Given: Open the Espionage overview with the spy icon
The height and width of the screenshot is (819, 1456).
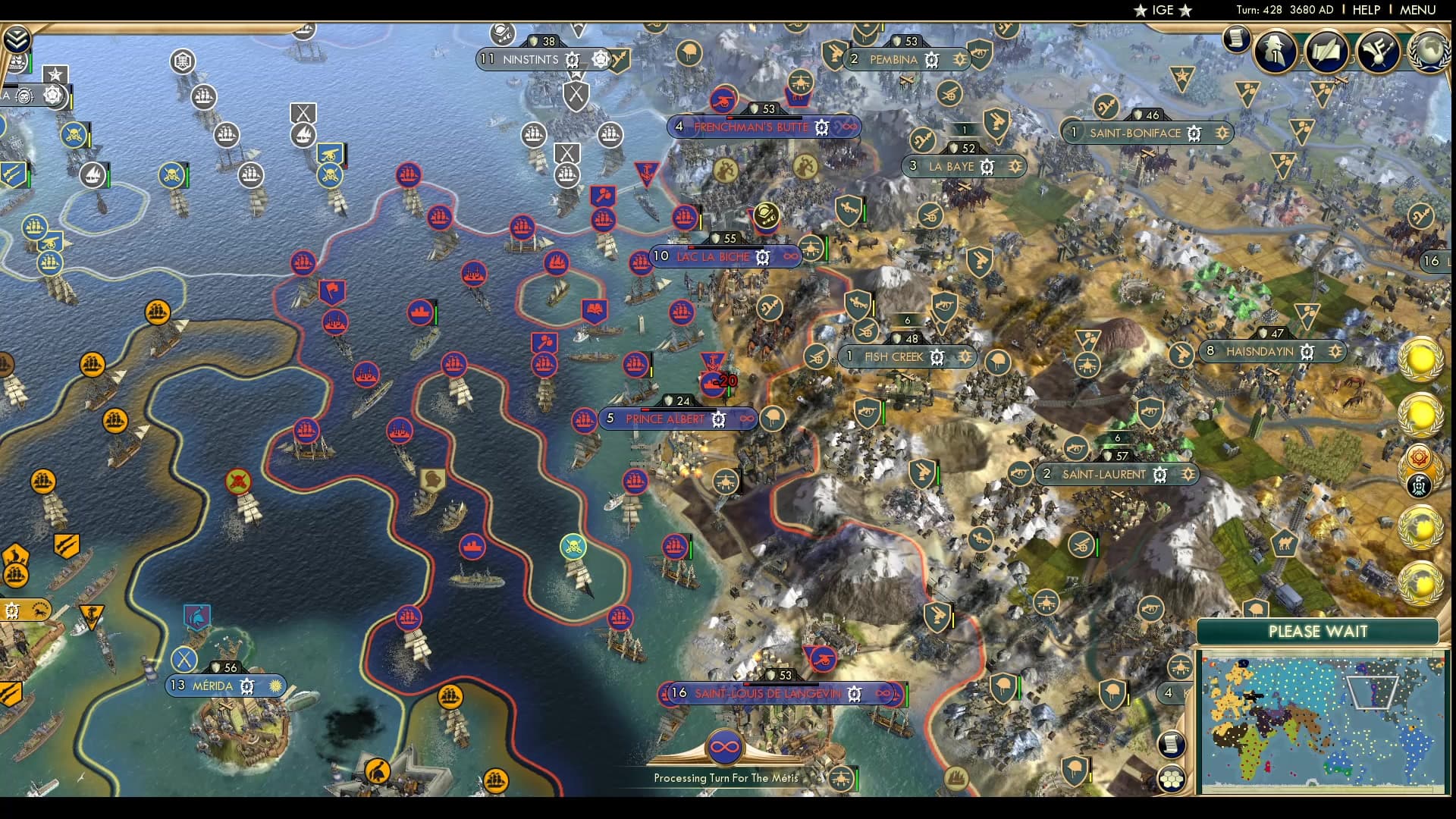Looking at the screenshot, I should (1275, 52).
